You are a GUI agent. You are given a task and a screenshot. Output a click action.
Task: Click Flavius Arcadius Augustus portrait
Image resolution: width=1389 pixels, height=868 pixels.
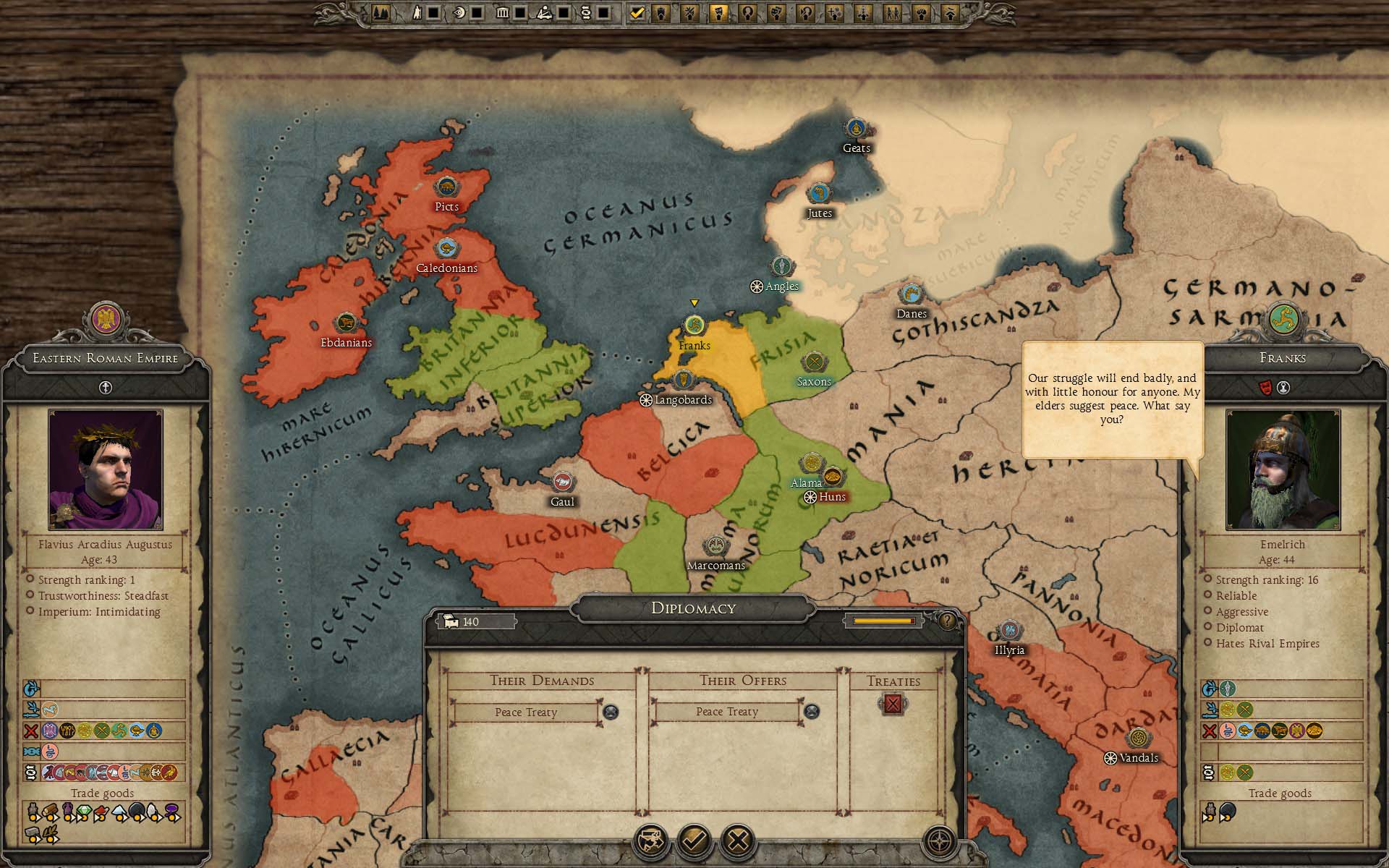coord(106,469)
